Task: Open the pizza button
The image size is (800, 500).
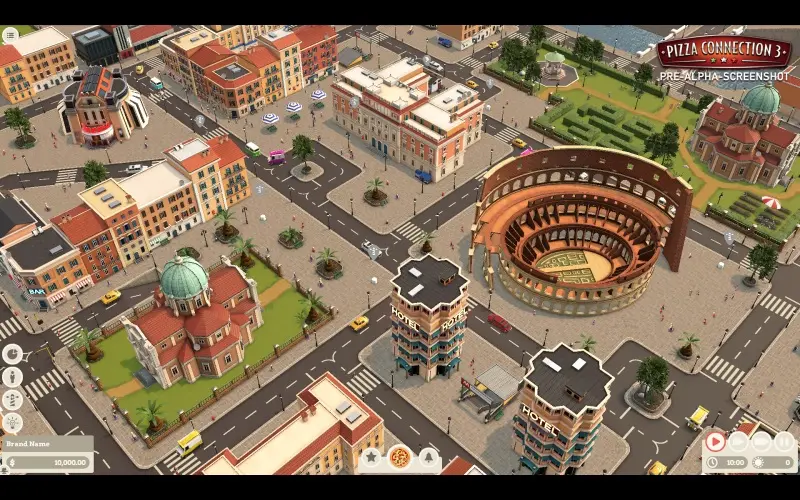Action: pyautogui.click(x=400, y=457)
